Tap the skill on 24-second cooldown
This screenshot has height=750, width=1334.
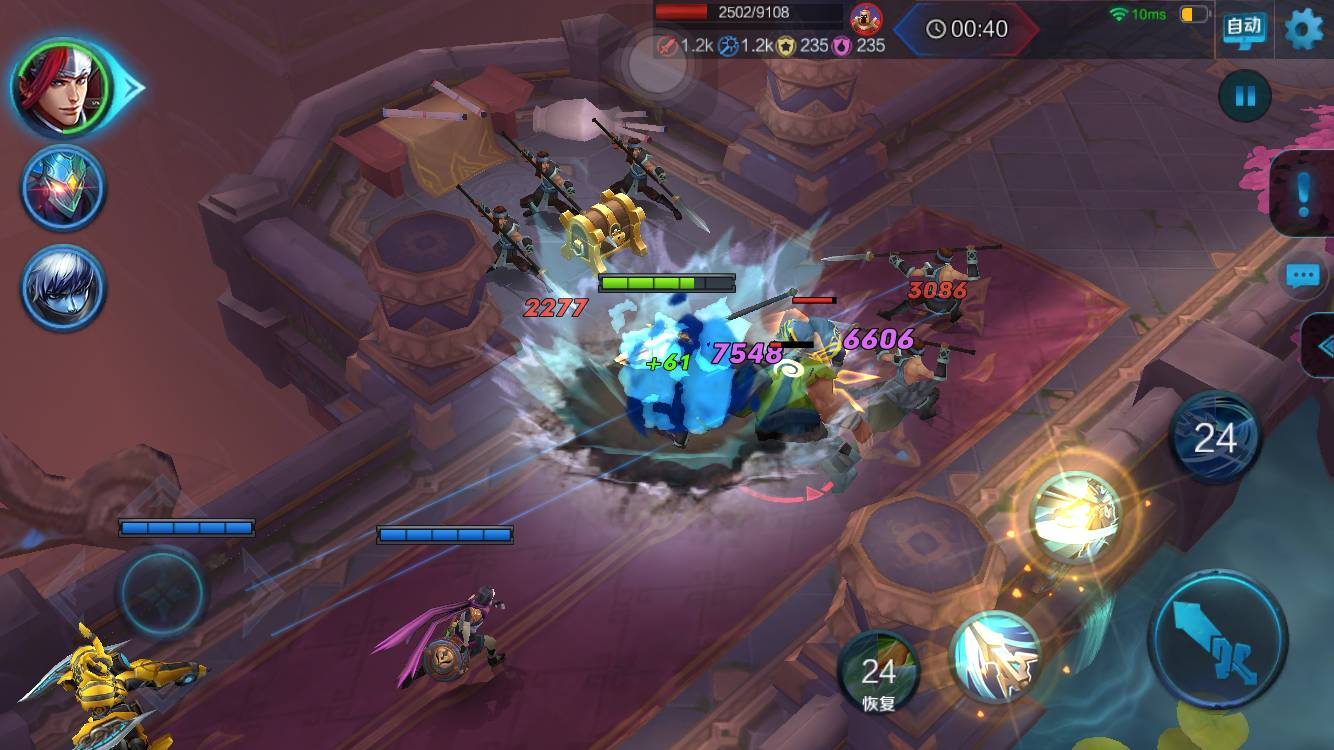(x=1215, y=438)
